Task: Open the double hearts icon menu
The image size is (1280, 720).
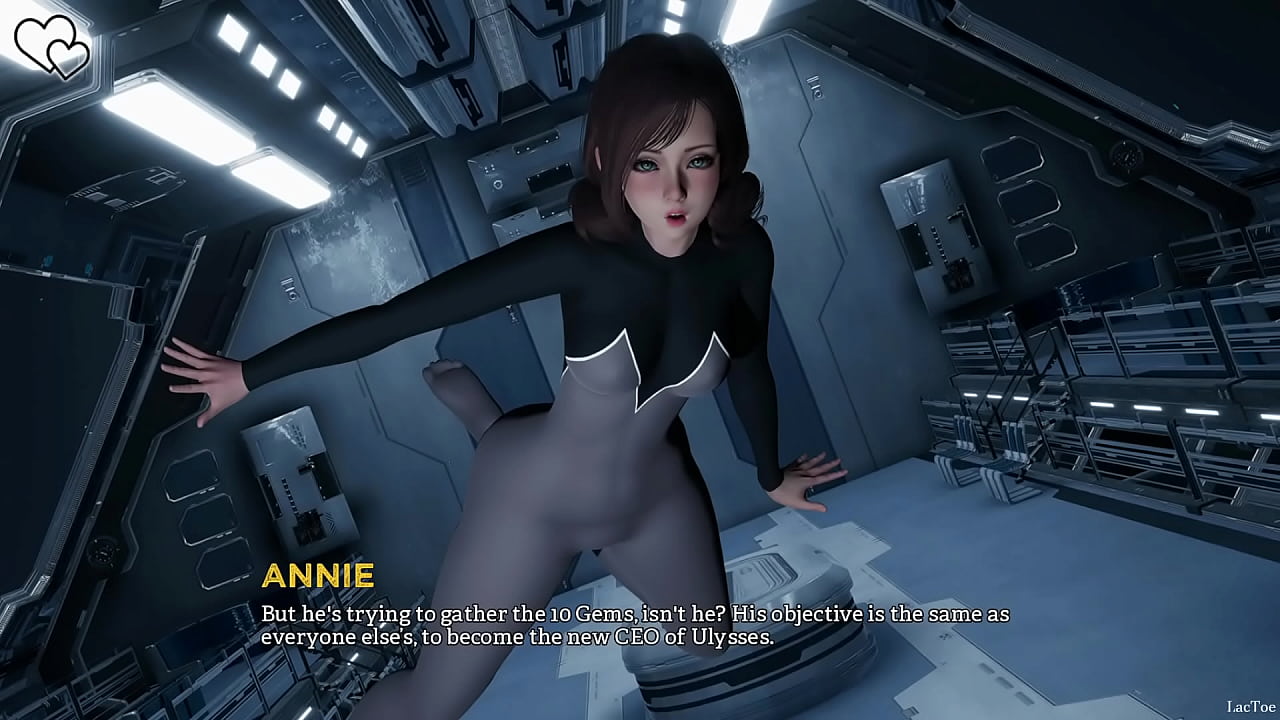Action: pos(52,45)
